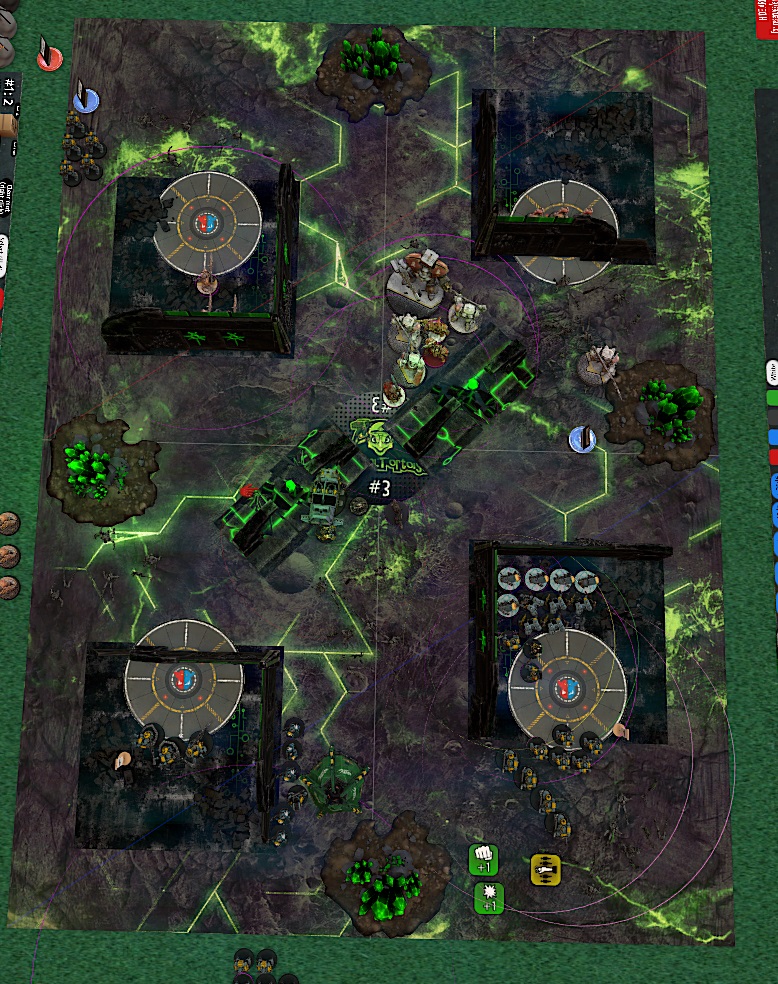Screen dimensions: 778x984
Task: Click the White button in the side panel
Action: 772,372
